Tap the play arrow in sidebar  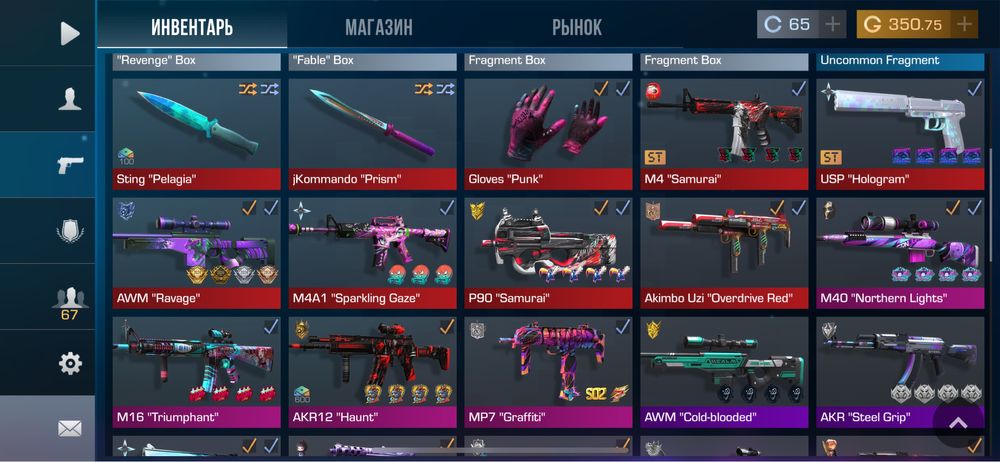point(69,33)
